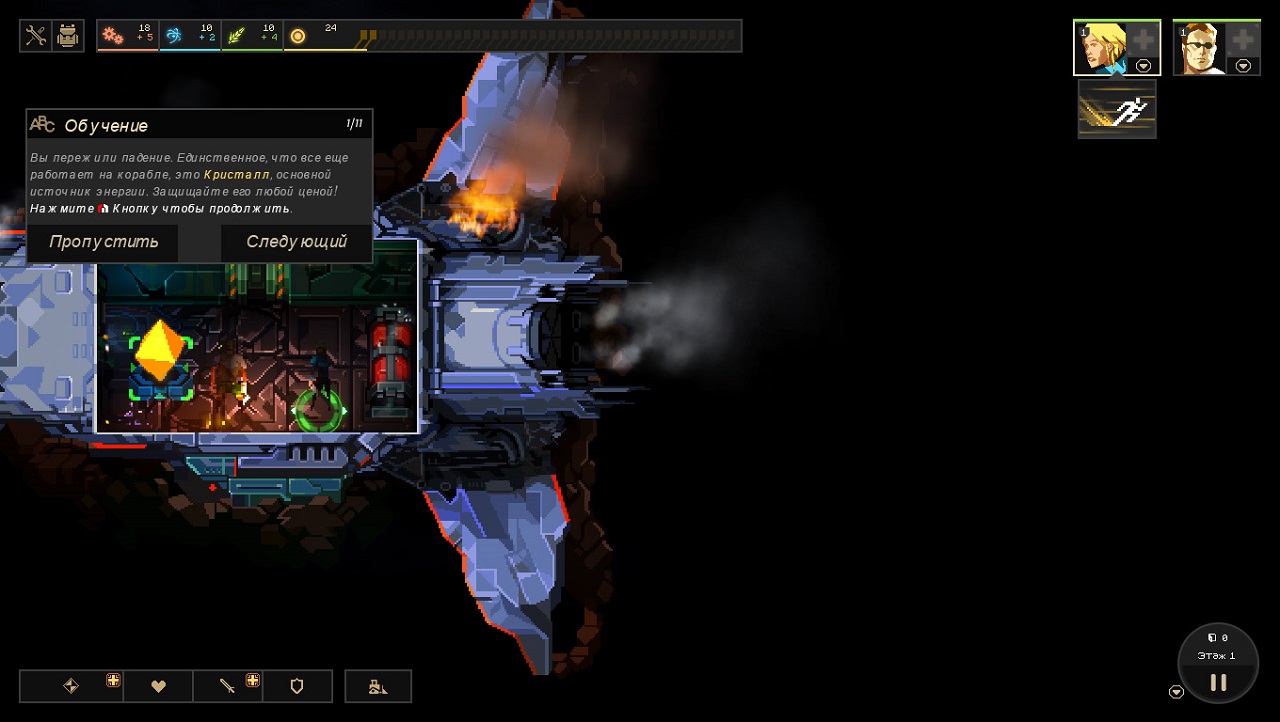Open the diamond-icon build category
1280x722 pixels.
pos(71,686)
